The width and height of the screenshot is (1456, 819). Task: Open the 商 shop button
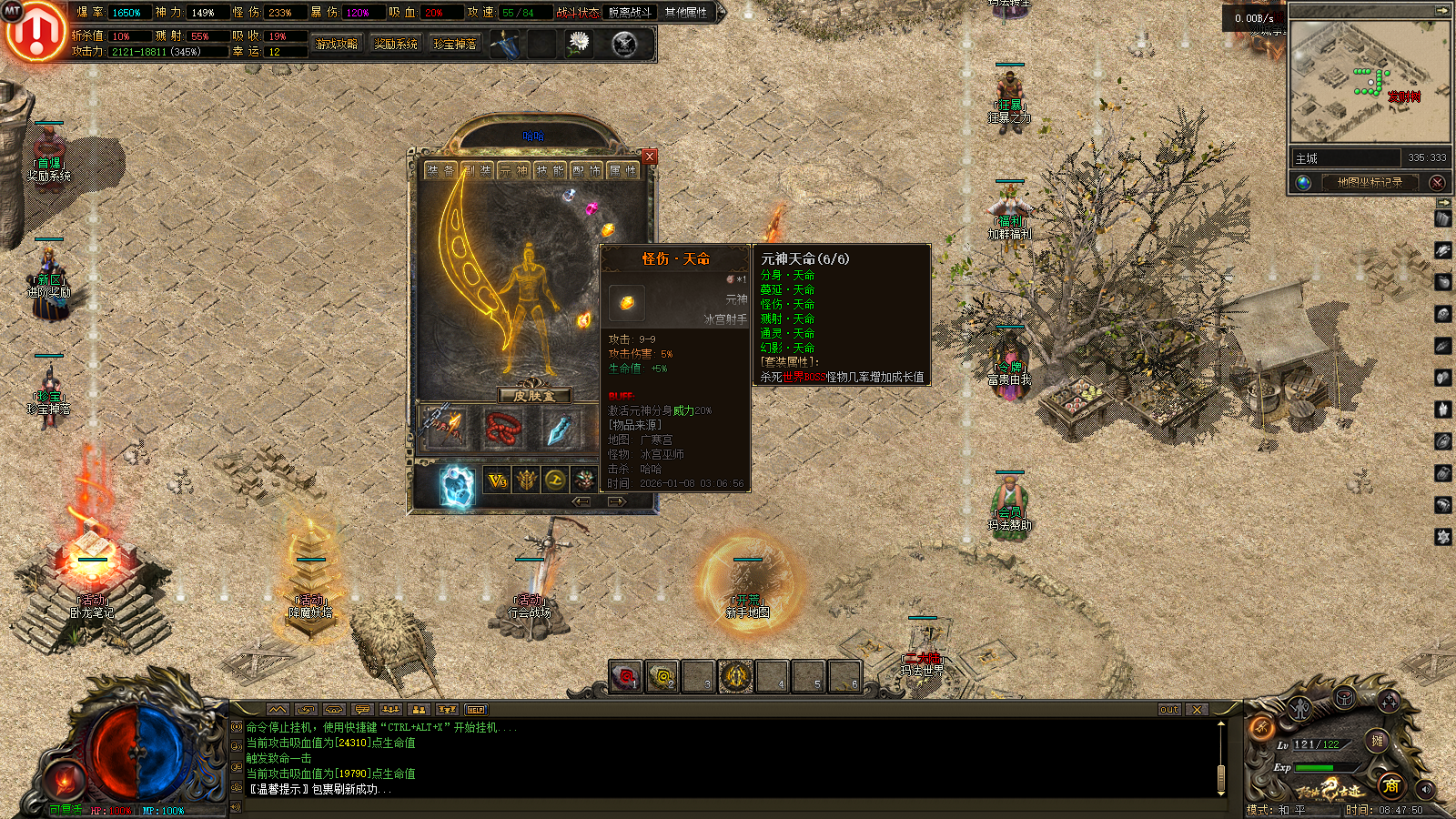click(1390, 786)
